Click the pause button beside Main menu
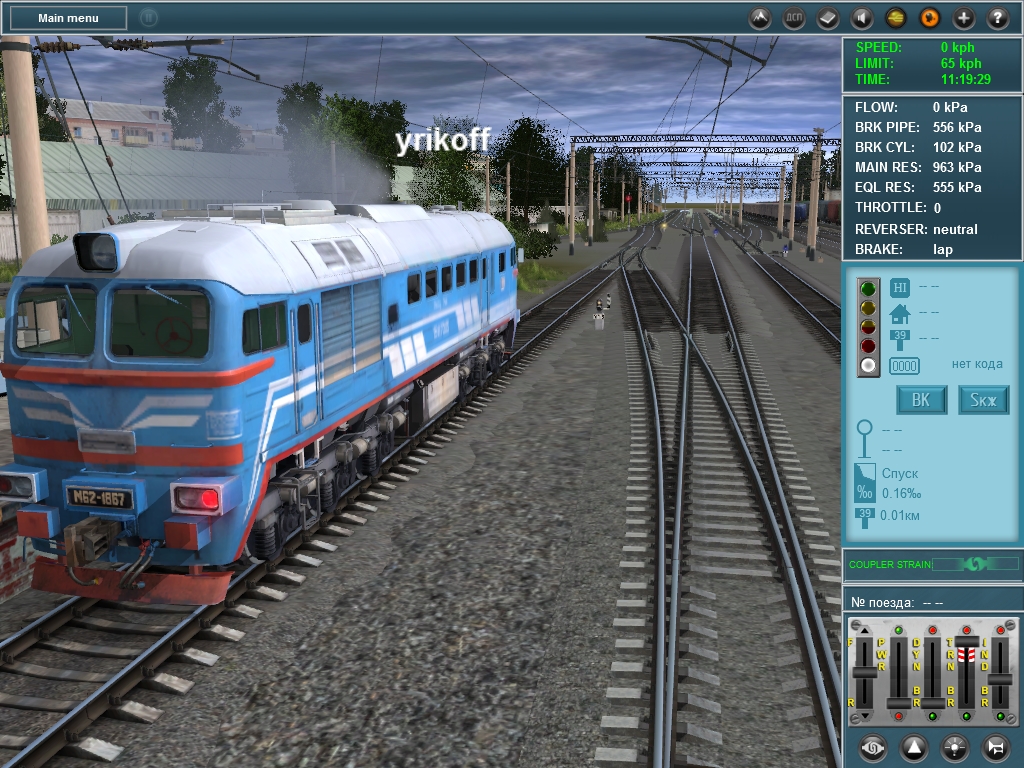This screenshot has width=1024, height=768. (x=148, y=18)
